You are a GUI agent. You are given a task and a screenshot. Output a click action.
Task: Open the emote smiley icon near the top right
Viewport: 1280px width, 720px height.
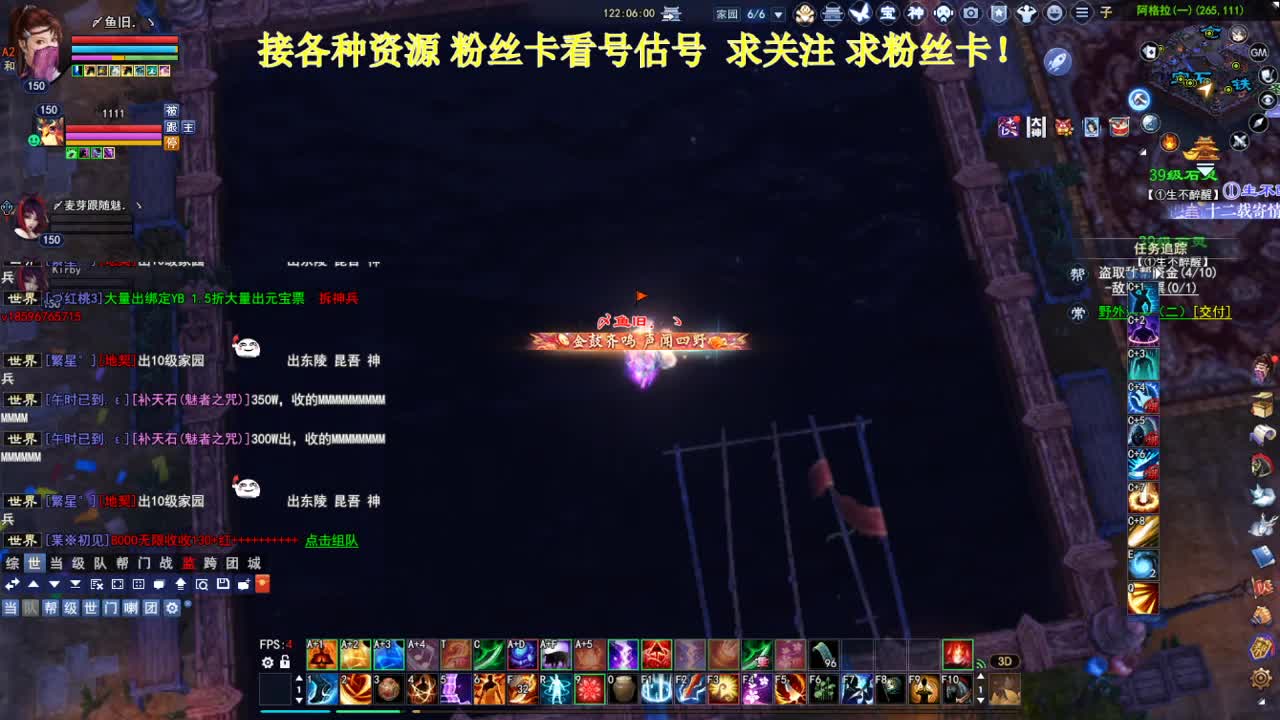tap(1054, 12)
